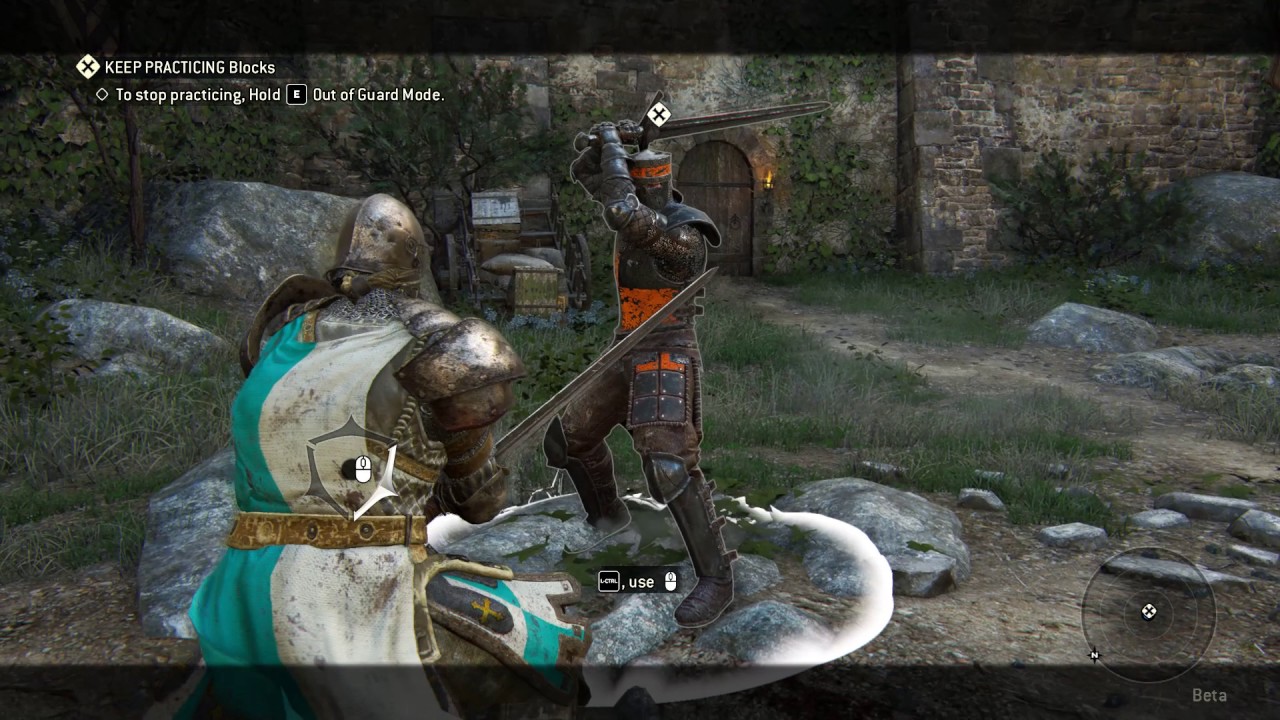Viewport: 1280px width, 720px height.
Task: Click the objective marker above the enemy
Action: [x=658, y=114]
